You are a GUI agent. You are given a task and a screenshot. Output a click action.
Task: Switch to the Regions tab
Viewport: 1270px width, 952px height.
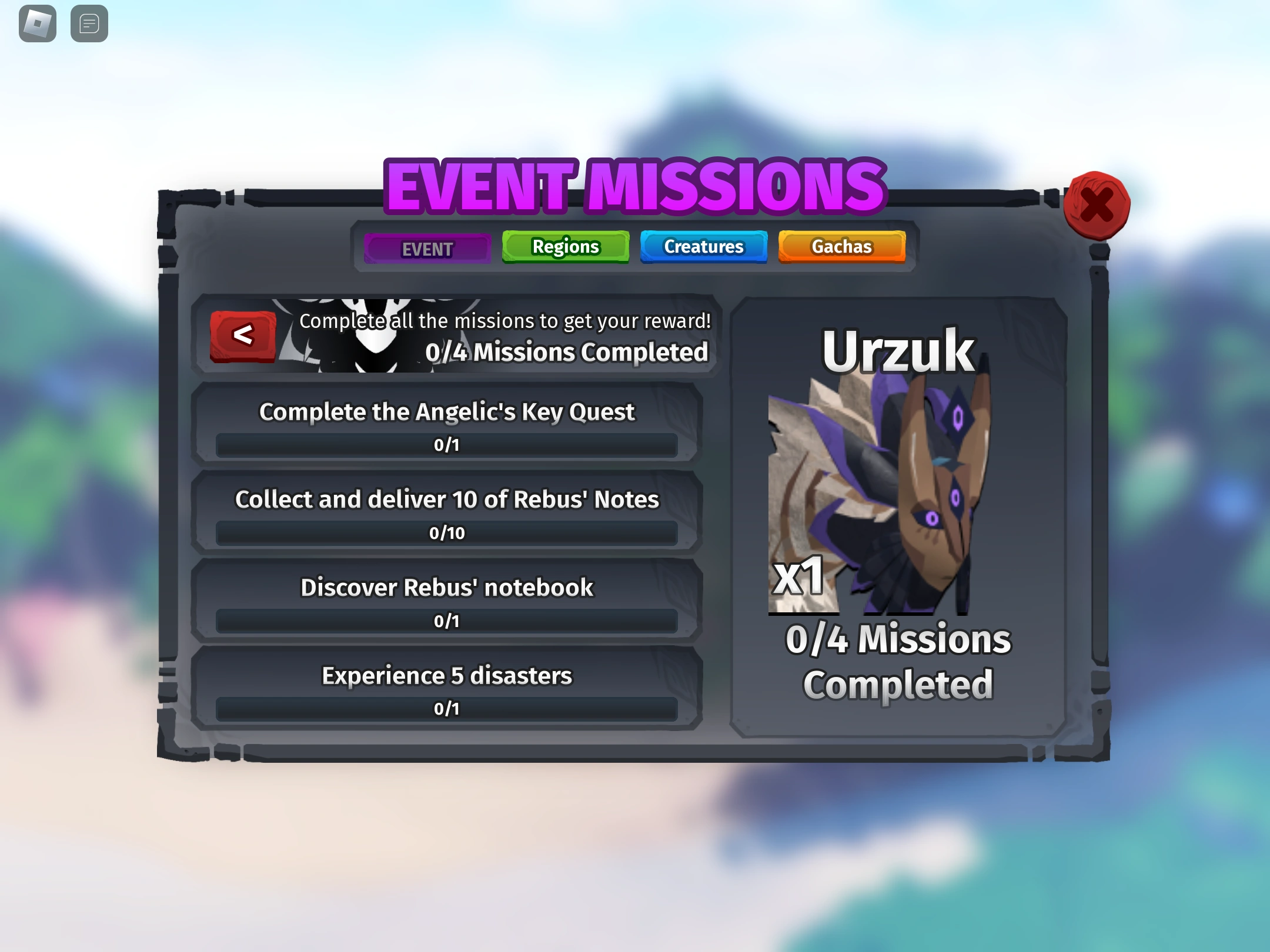point(564,246)
